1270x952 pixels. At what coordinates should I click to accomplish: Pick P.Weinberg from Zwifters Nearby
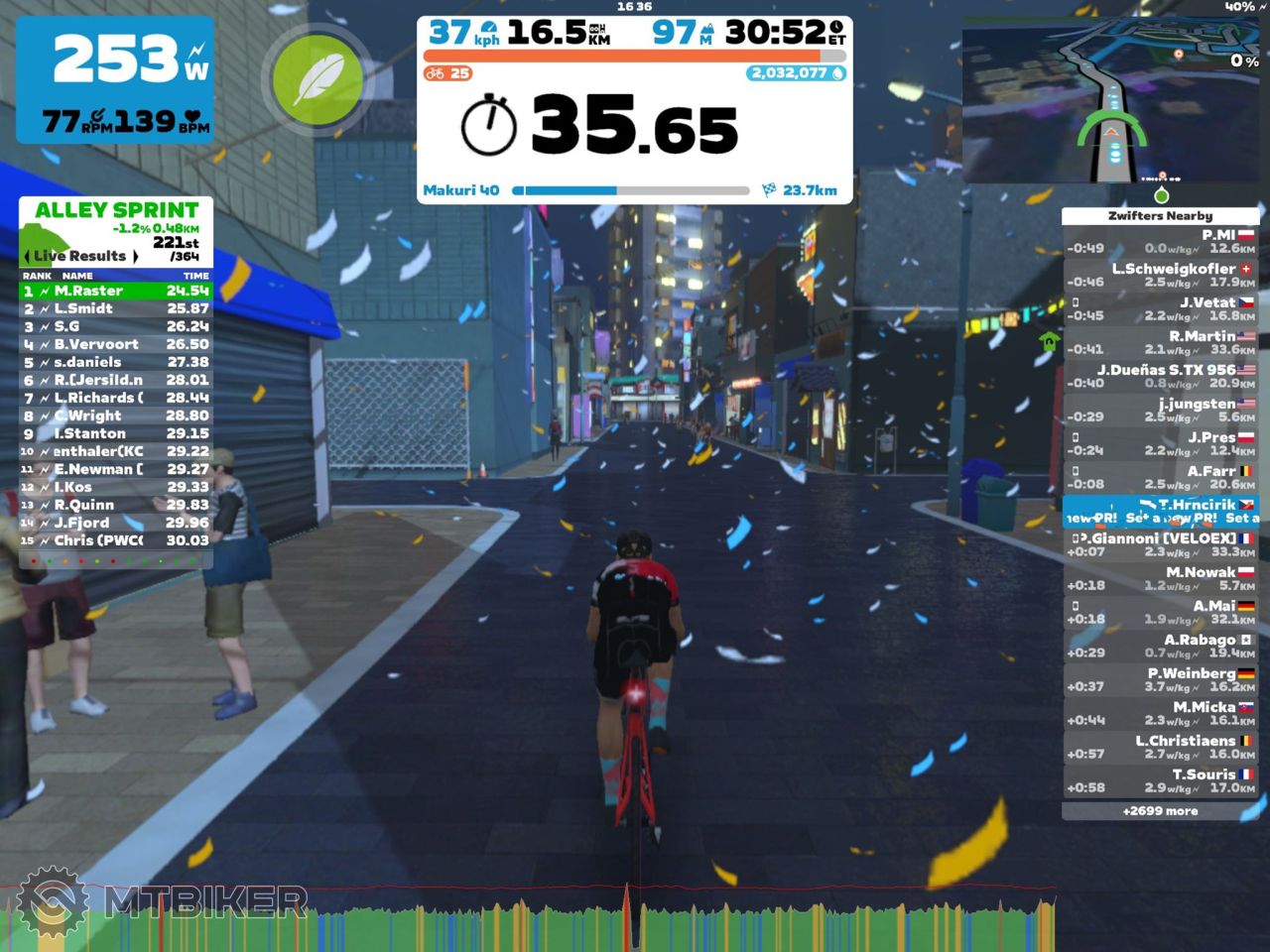point(1160,679)
